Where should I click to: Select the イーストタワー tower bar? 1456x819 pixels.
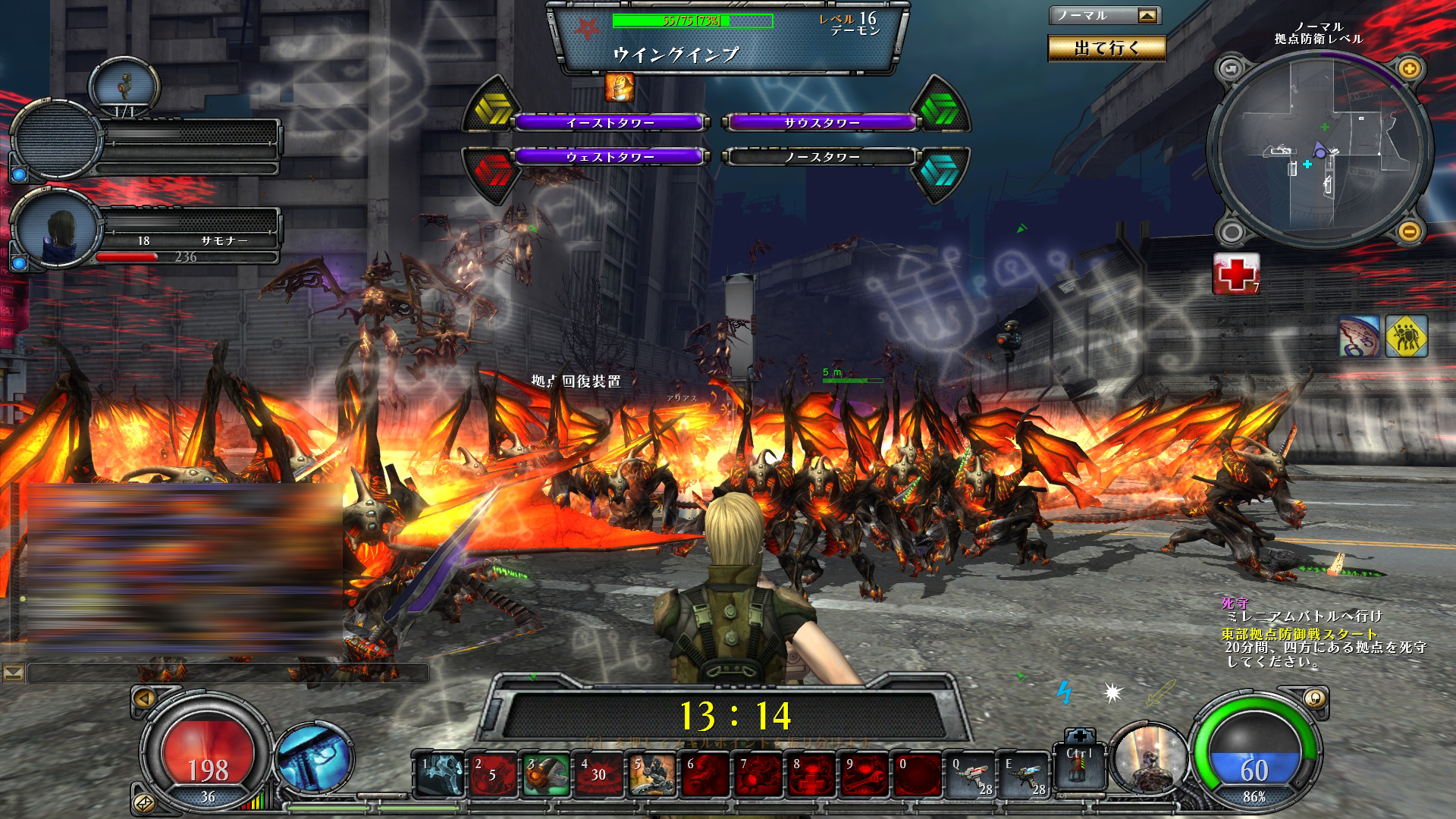pyautogui.click(x=610, y=122)
